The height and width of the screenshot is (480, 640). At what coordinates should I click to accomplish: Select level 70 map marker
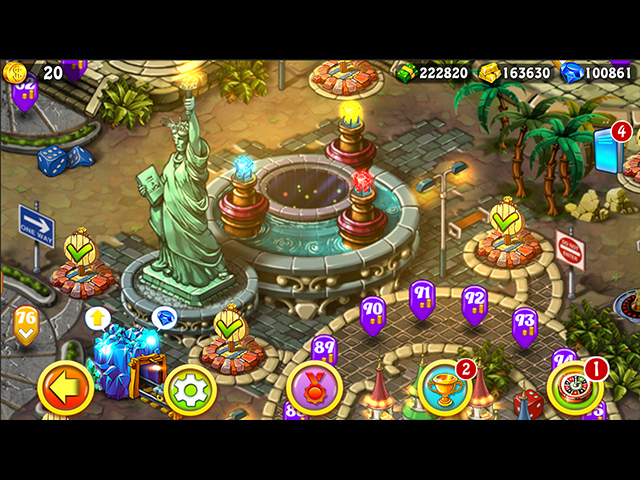coord(372,310)
